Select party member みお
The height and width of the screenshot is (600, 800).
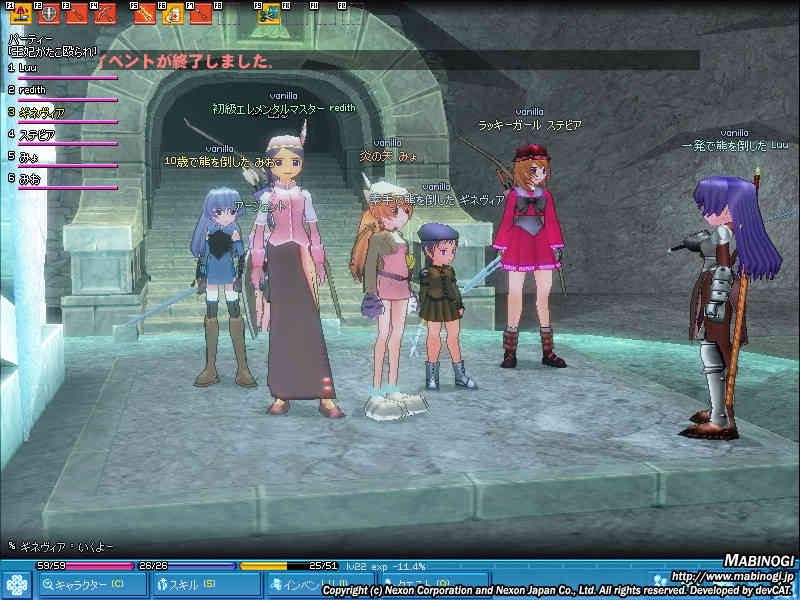coord(28,178)
